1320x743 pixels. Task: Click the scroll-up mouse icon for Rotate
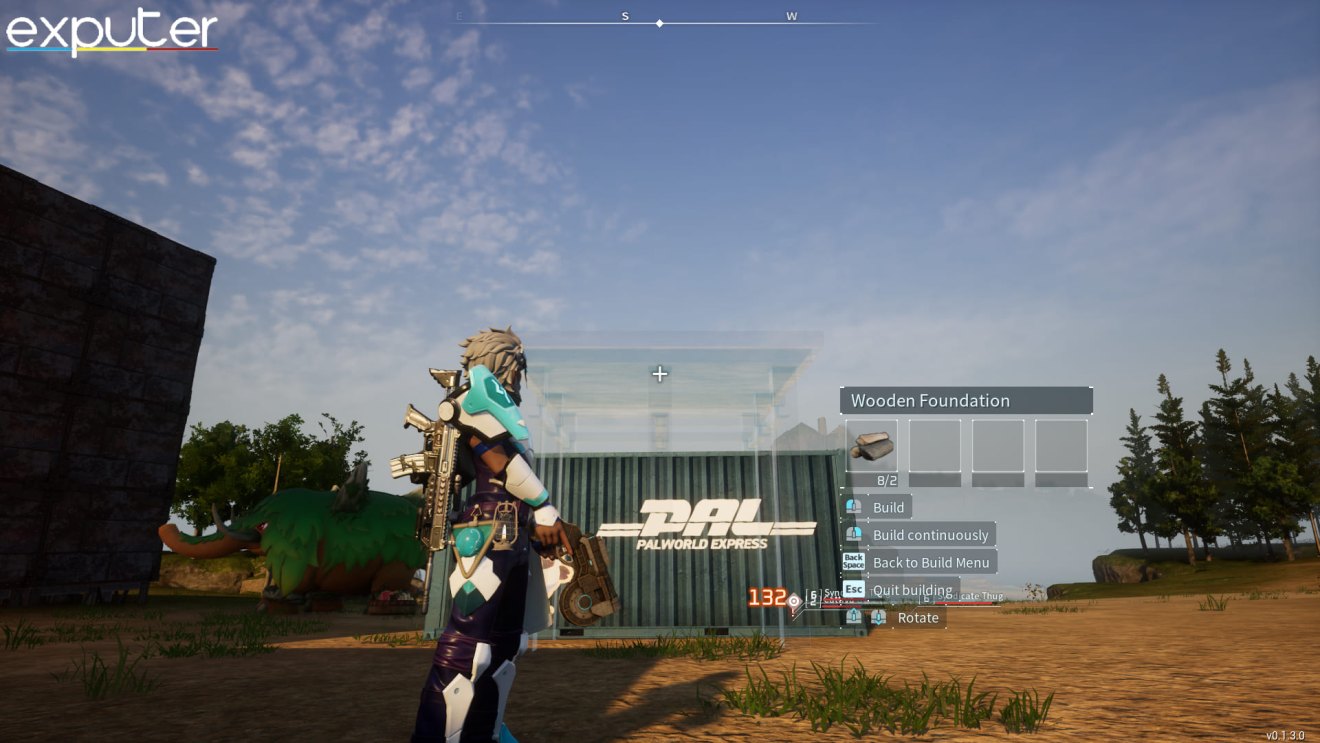pyautogui.click(x=853, y=617)
